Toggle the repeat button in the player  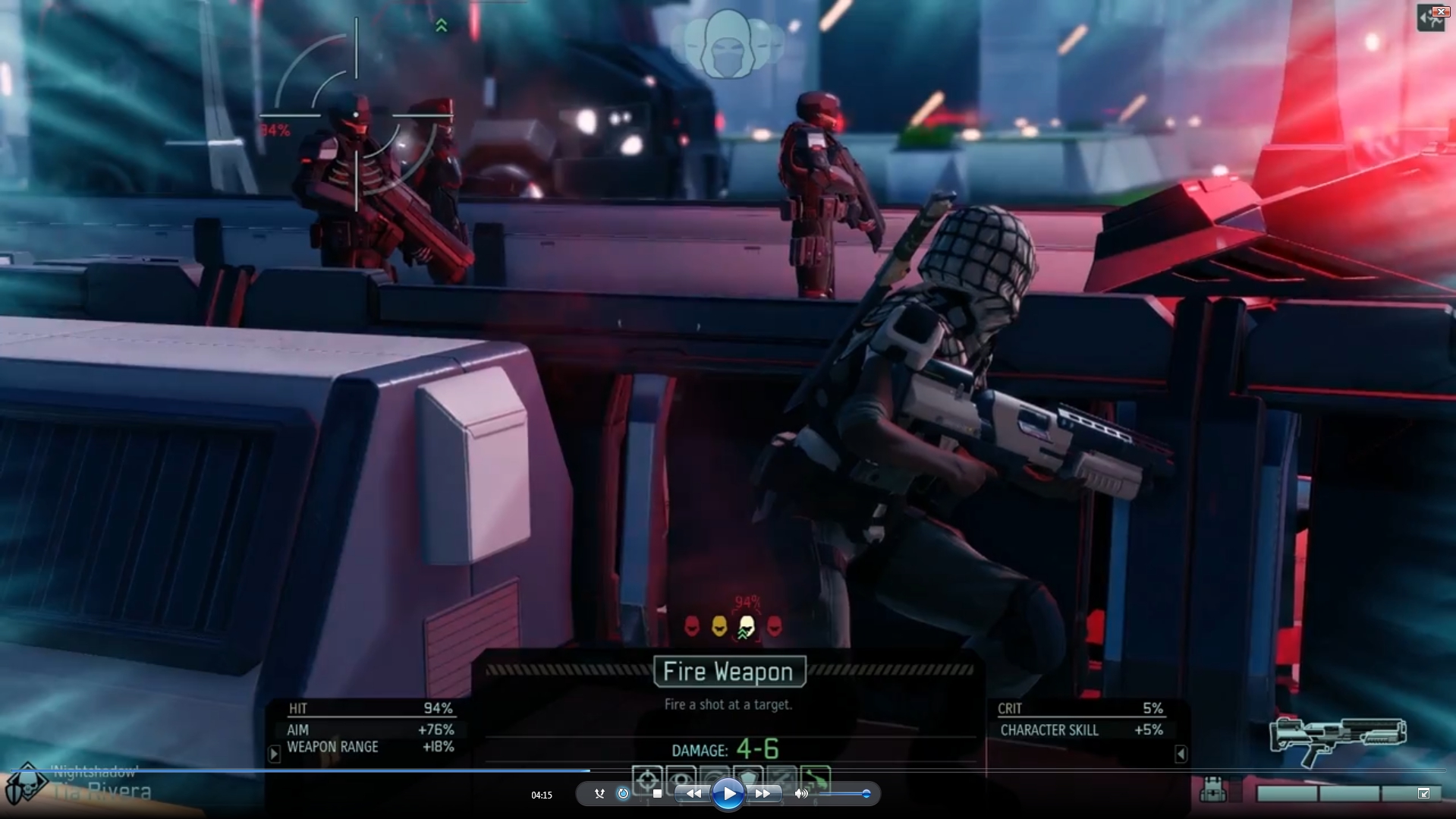pyautogui.click(x=623, y=794)
